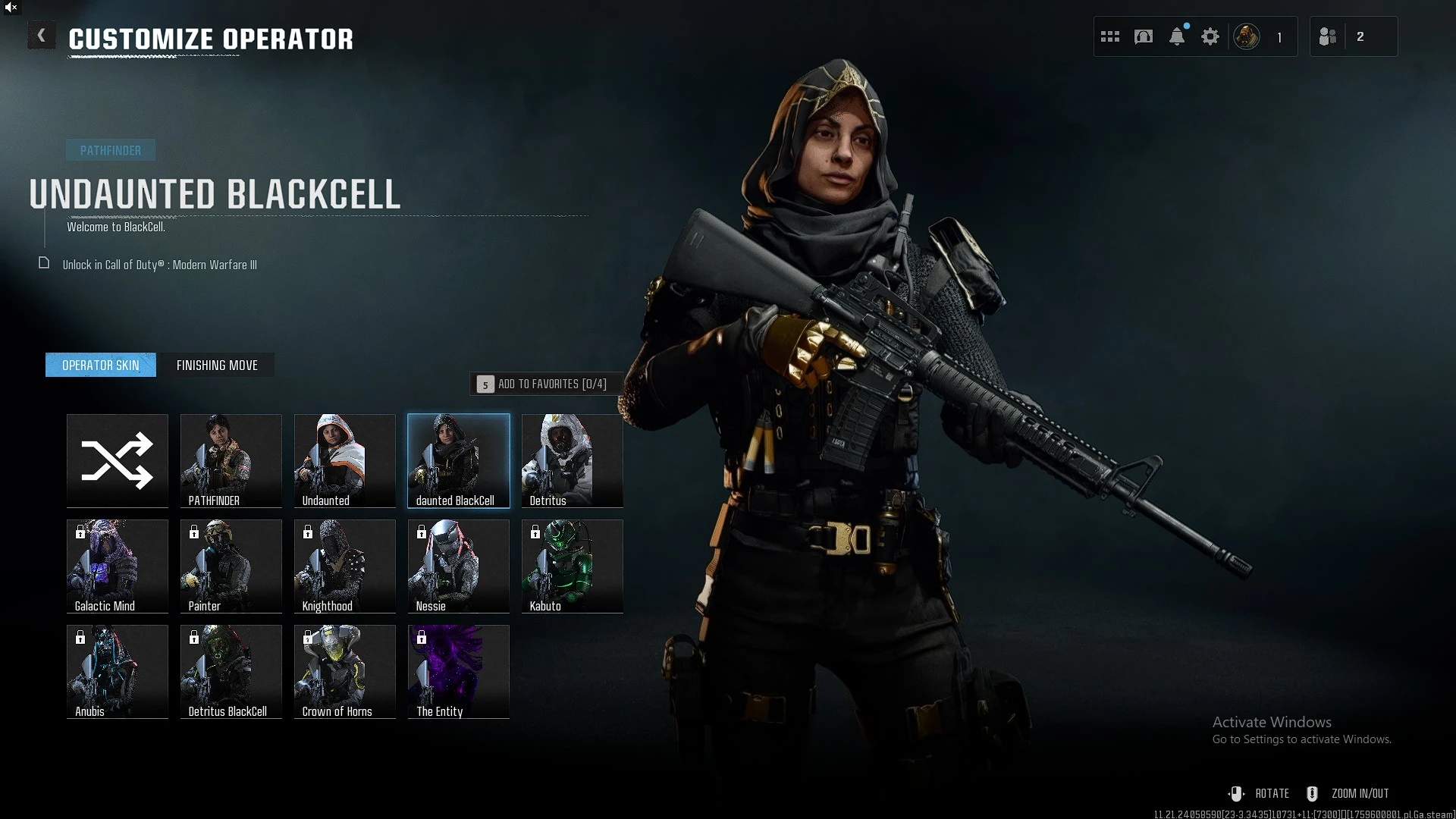Open the settings gear icon

(x=1210, y=36)
